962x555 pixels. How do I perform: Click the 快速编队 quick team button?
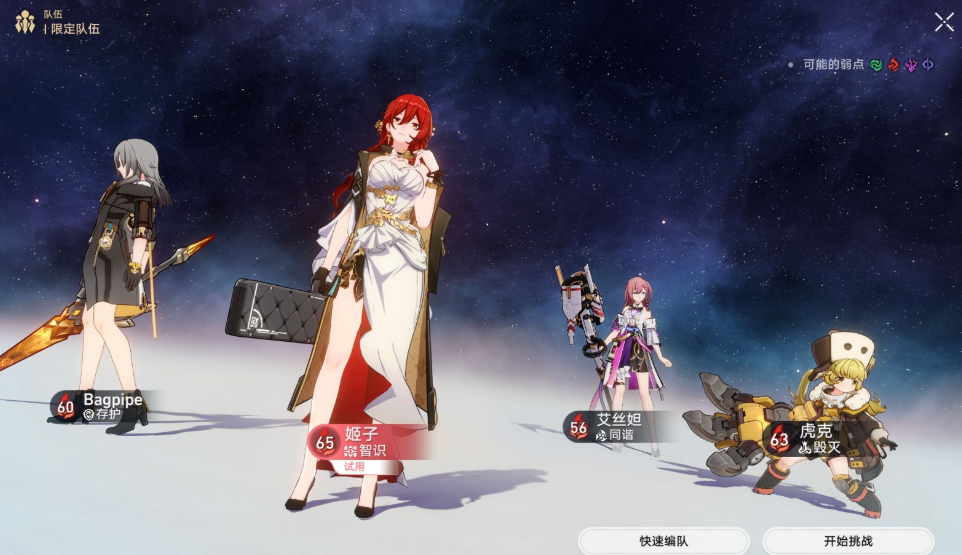point(664,541)
